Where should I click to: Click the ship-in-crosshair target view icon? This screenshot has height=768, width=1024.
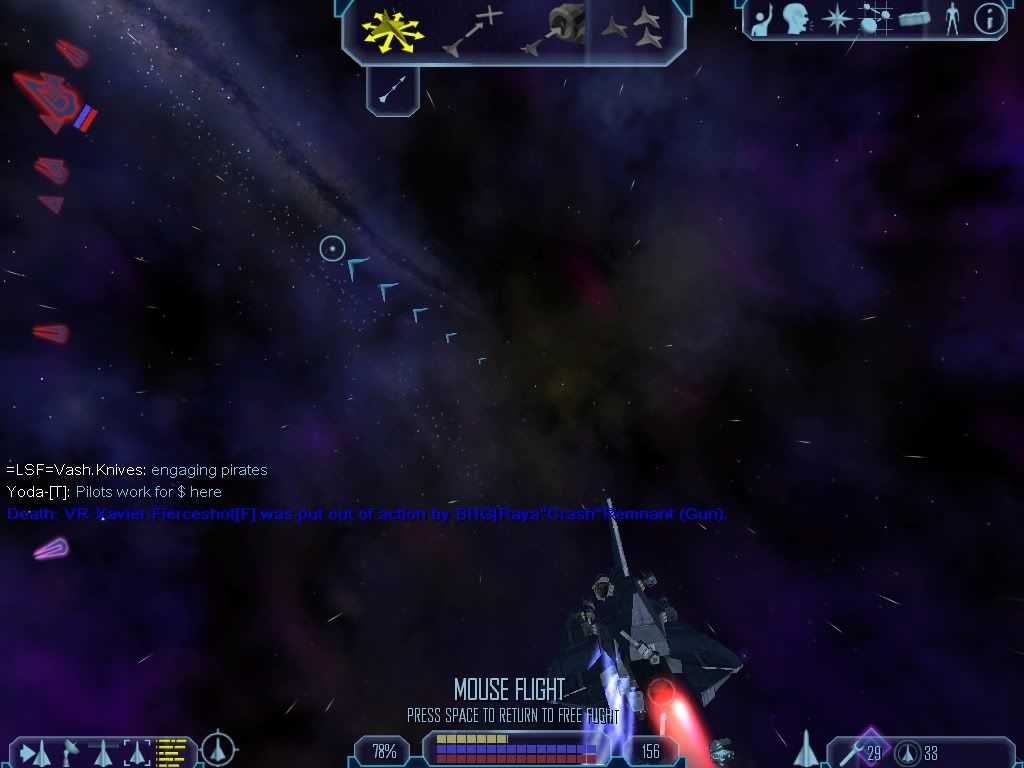[x=218, y=748]
